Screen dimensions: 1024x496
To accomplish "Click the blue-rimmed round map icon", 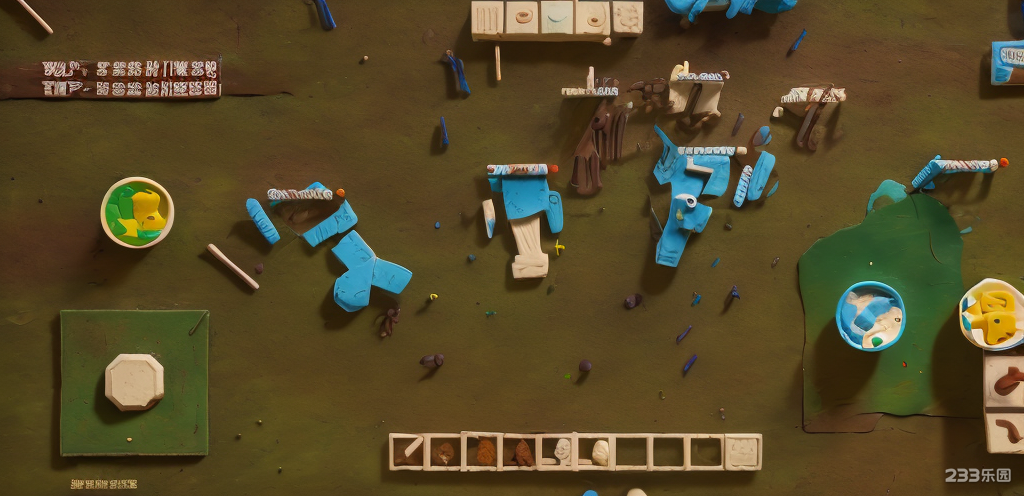I will click(x=870, y=316).
